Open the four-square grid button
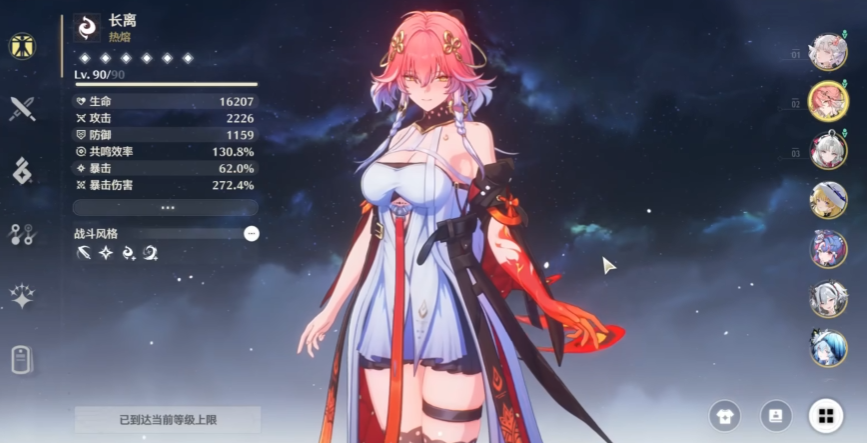 825,415
